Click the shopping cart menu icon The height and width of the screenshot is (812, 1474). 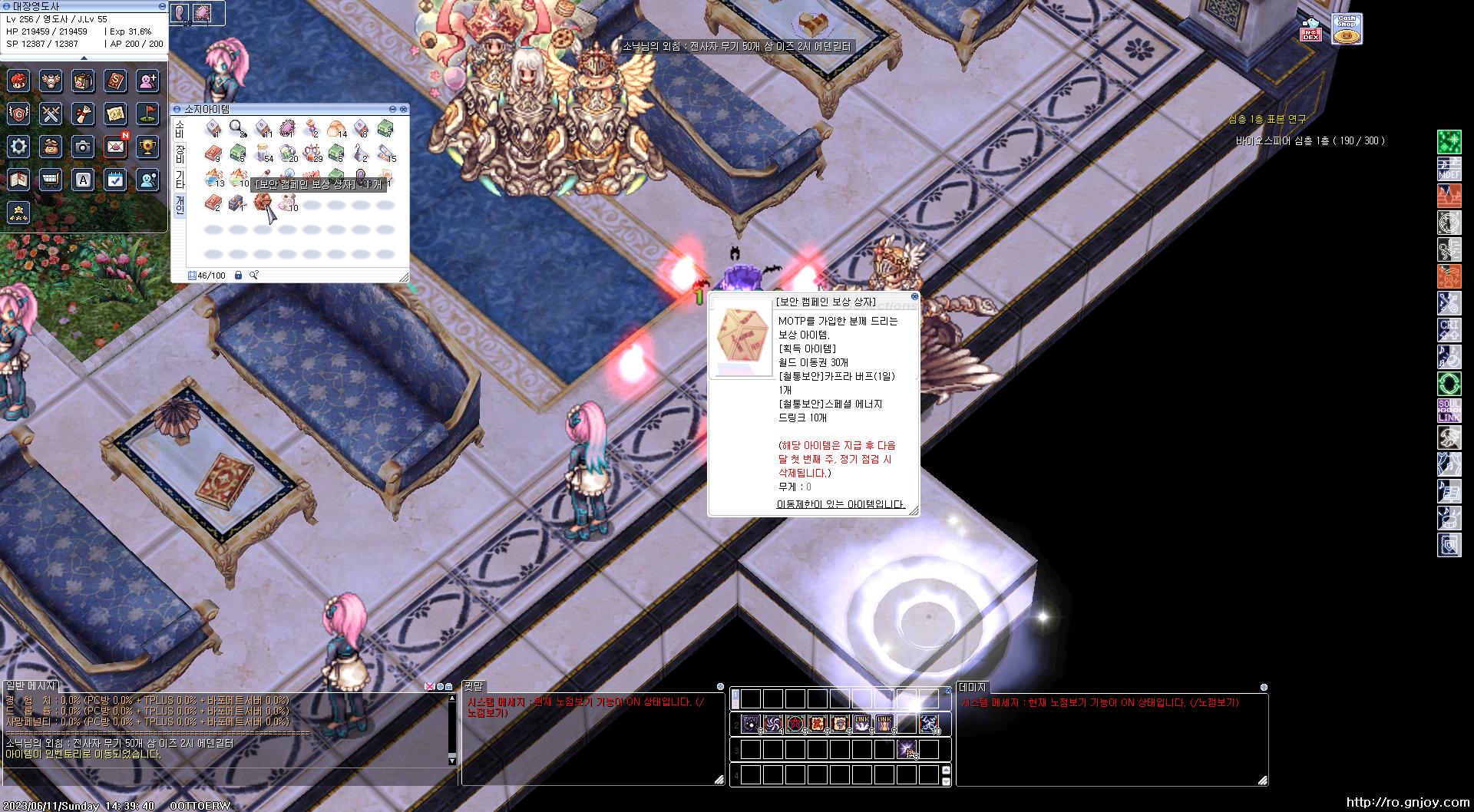pos(51,180)
